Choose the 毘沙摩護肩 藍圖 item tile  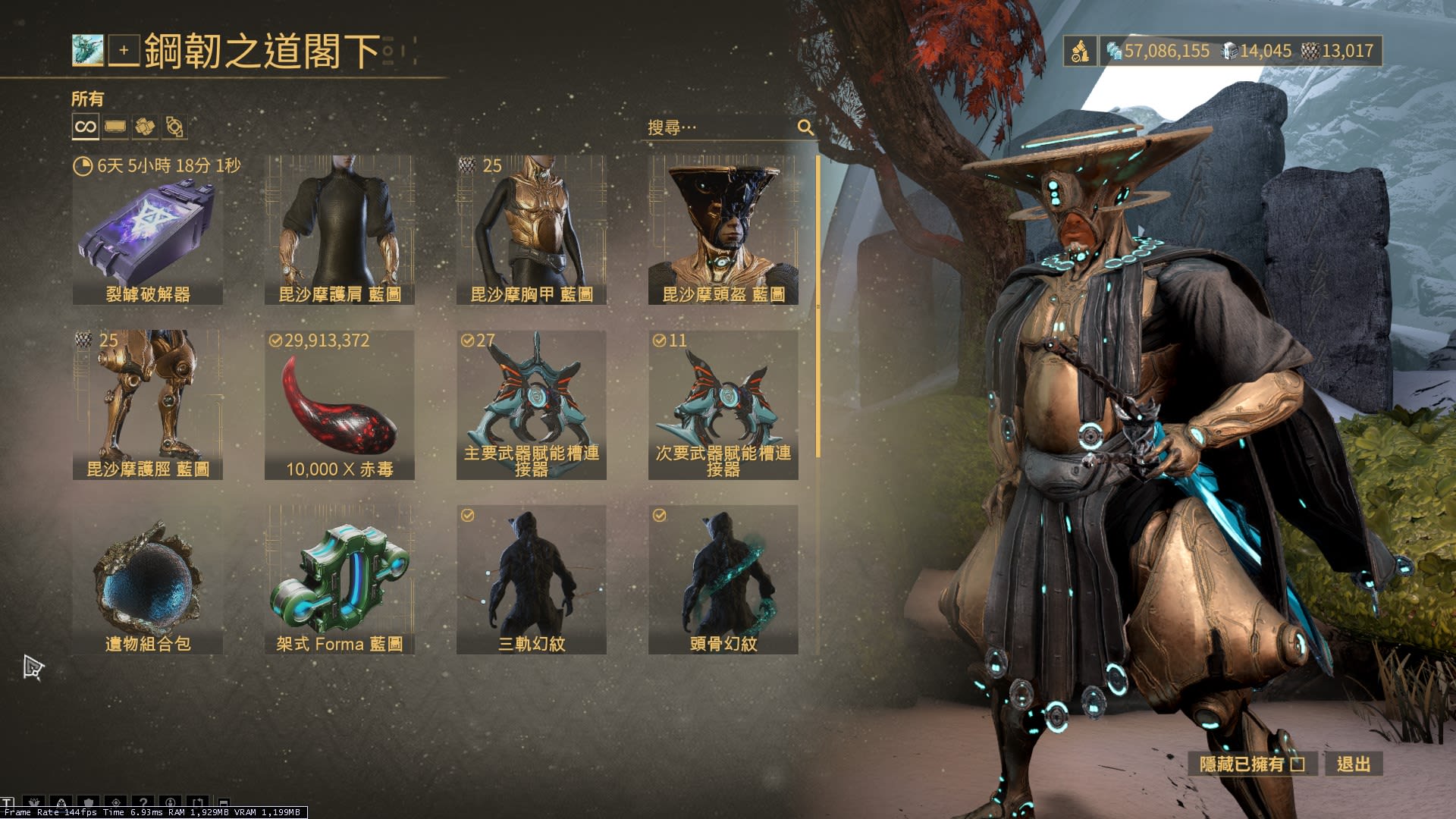pyautogui.click(x=340, y=230)
